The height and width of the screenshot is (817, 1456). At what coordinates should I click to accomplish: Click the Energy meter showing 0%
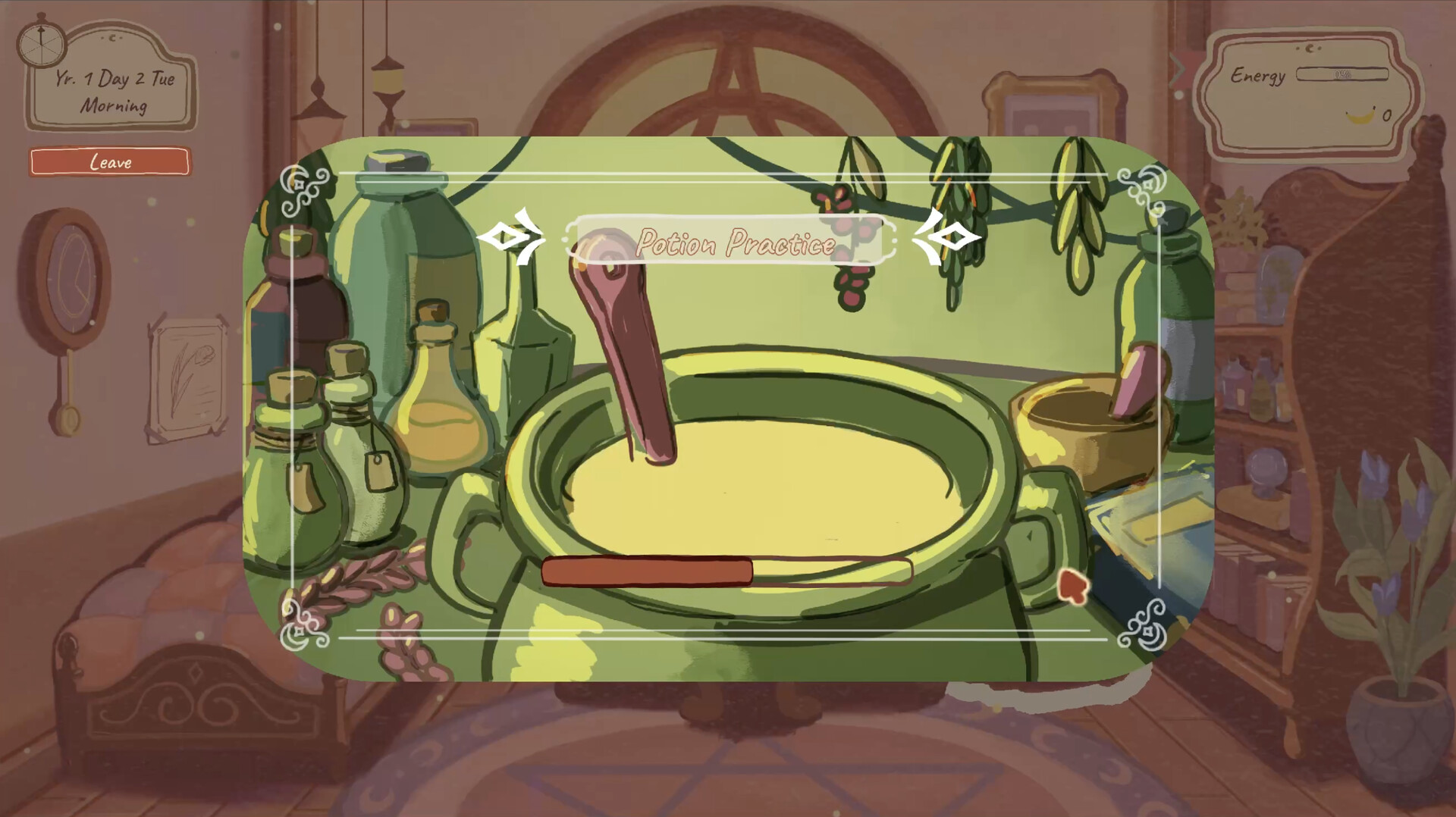click(x=1342, y=74)
